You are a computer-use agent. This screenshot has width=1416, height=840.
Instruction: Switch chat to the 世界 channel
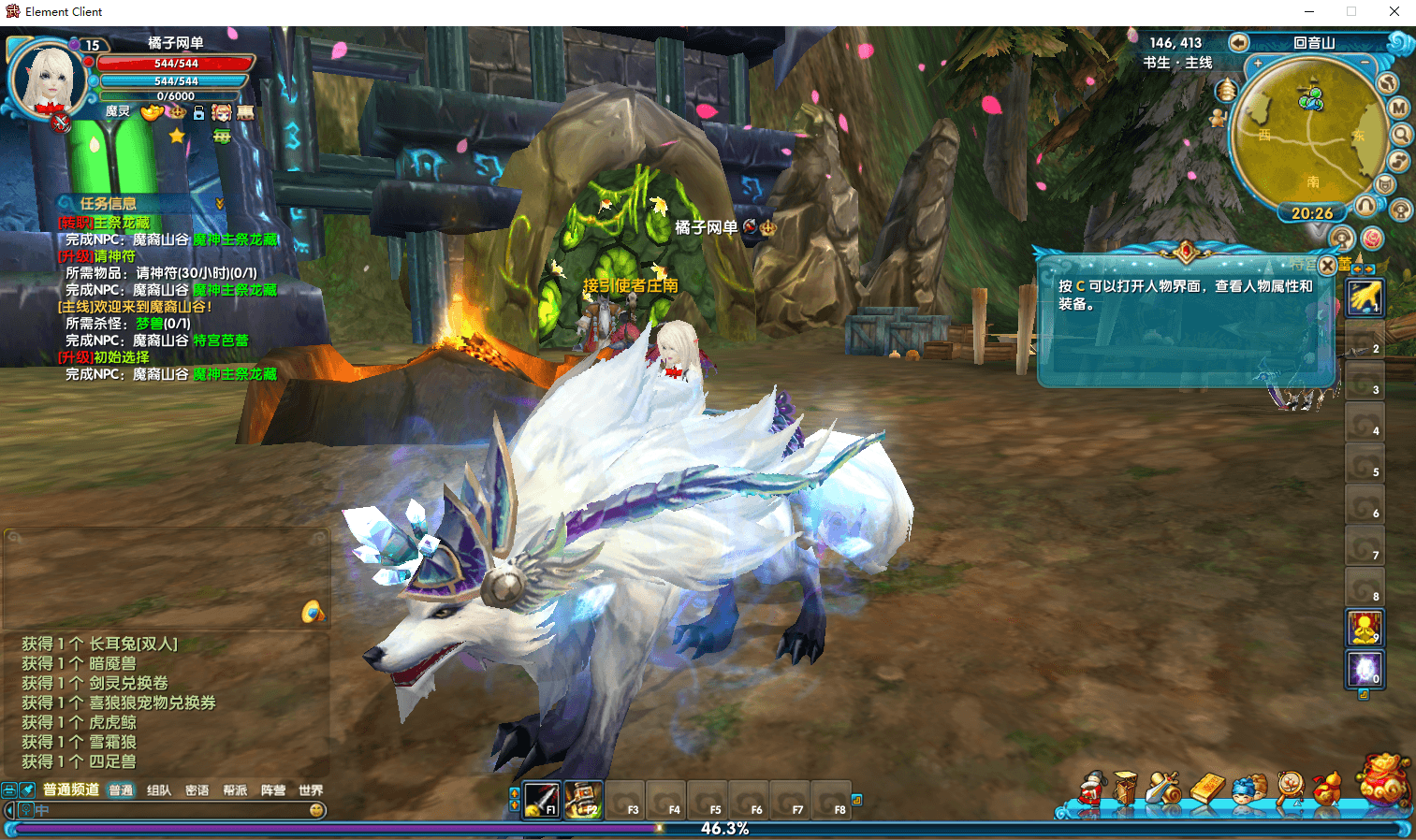click(x=311, y=790)
